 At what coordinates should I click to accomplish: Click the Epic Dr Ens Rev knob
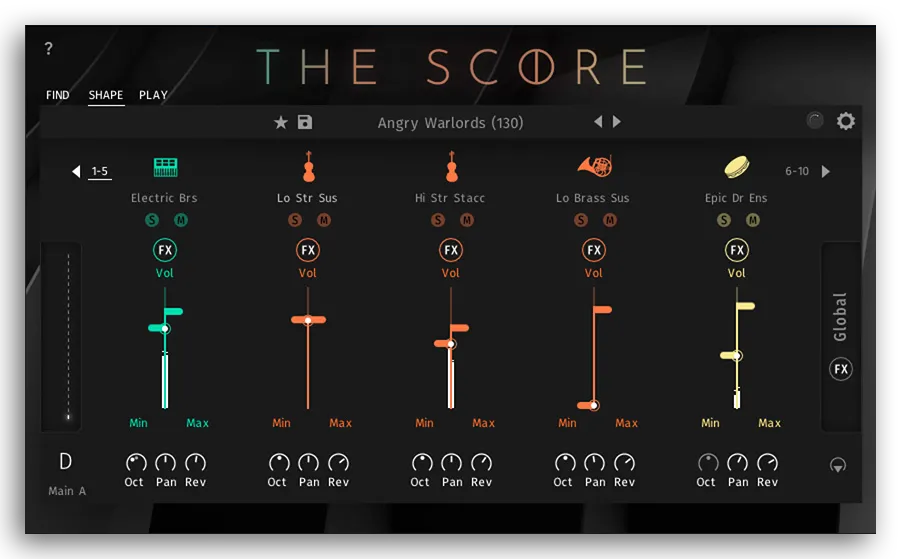[768, 463]
